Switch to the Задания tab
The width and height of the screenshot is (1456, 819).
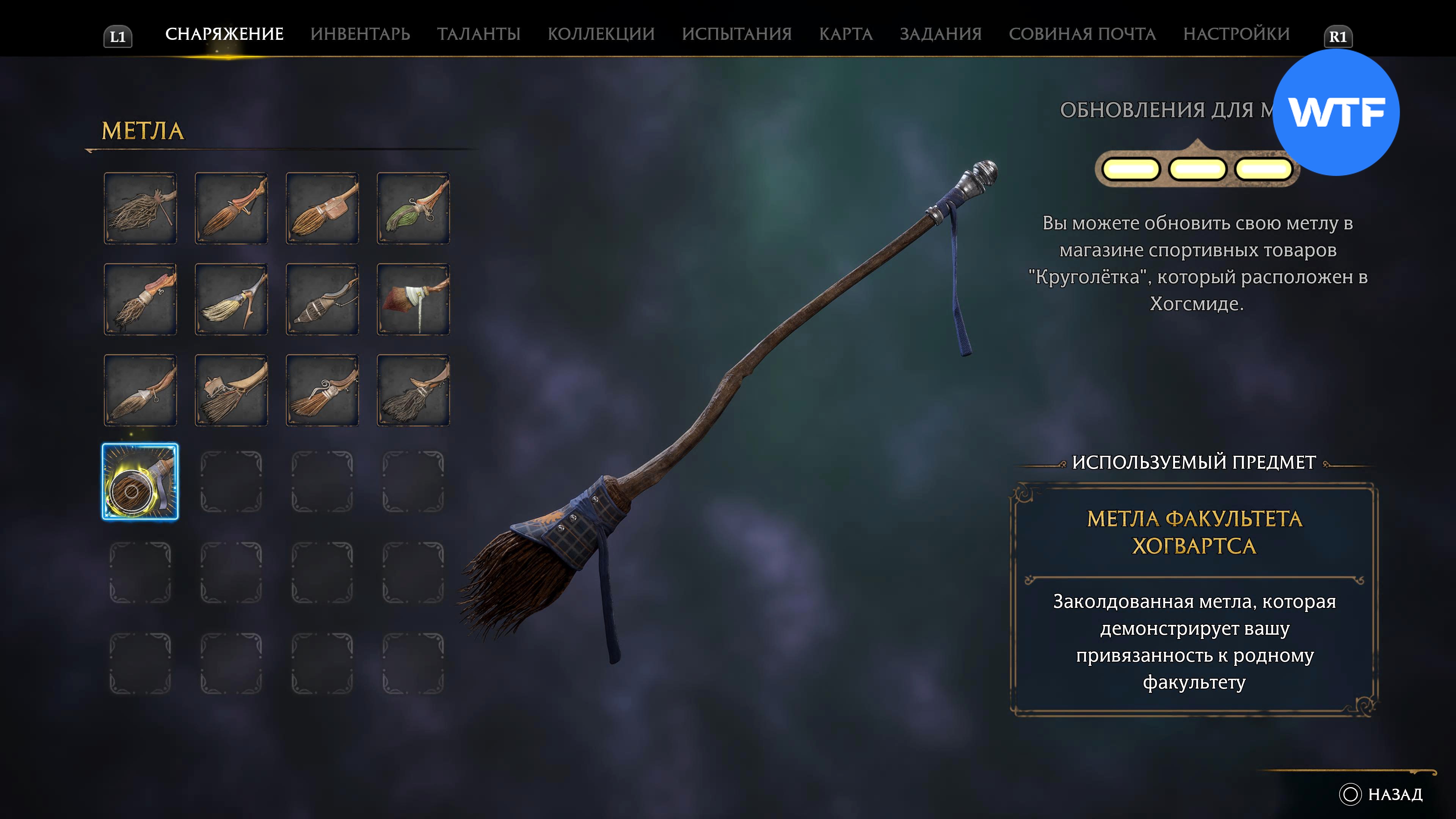[x=940, y=34]
